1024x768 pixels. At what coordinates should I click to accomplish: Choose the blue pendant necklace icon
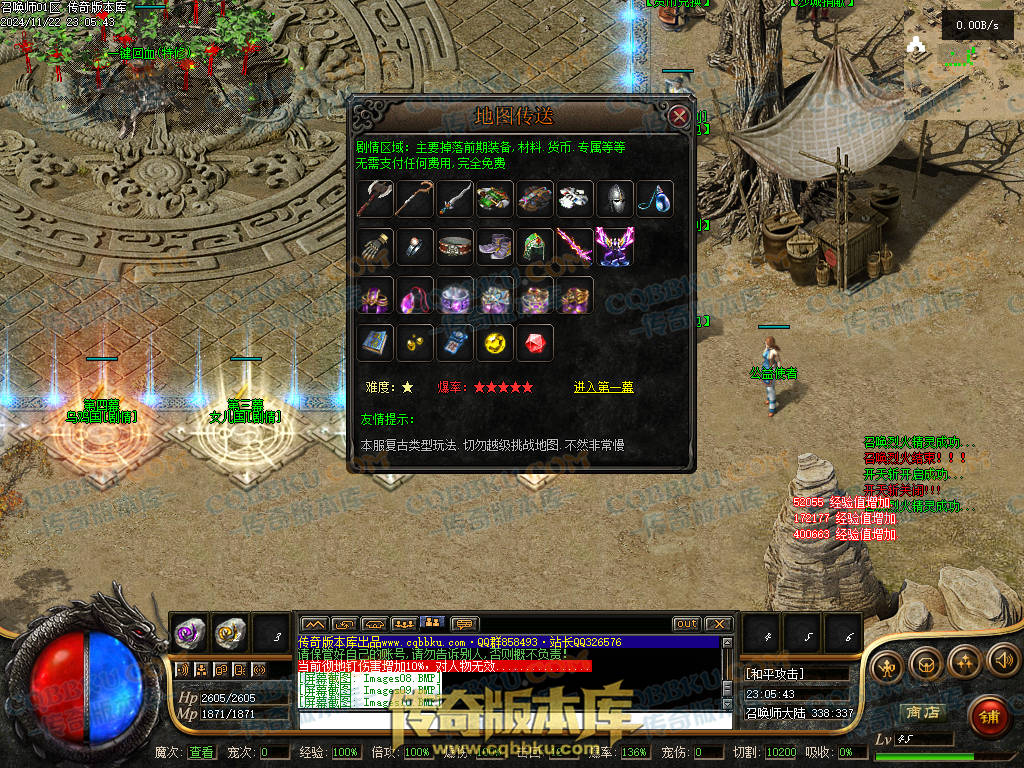[x=655, y=198]
